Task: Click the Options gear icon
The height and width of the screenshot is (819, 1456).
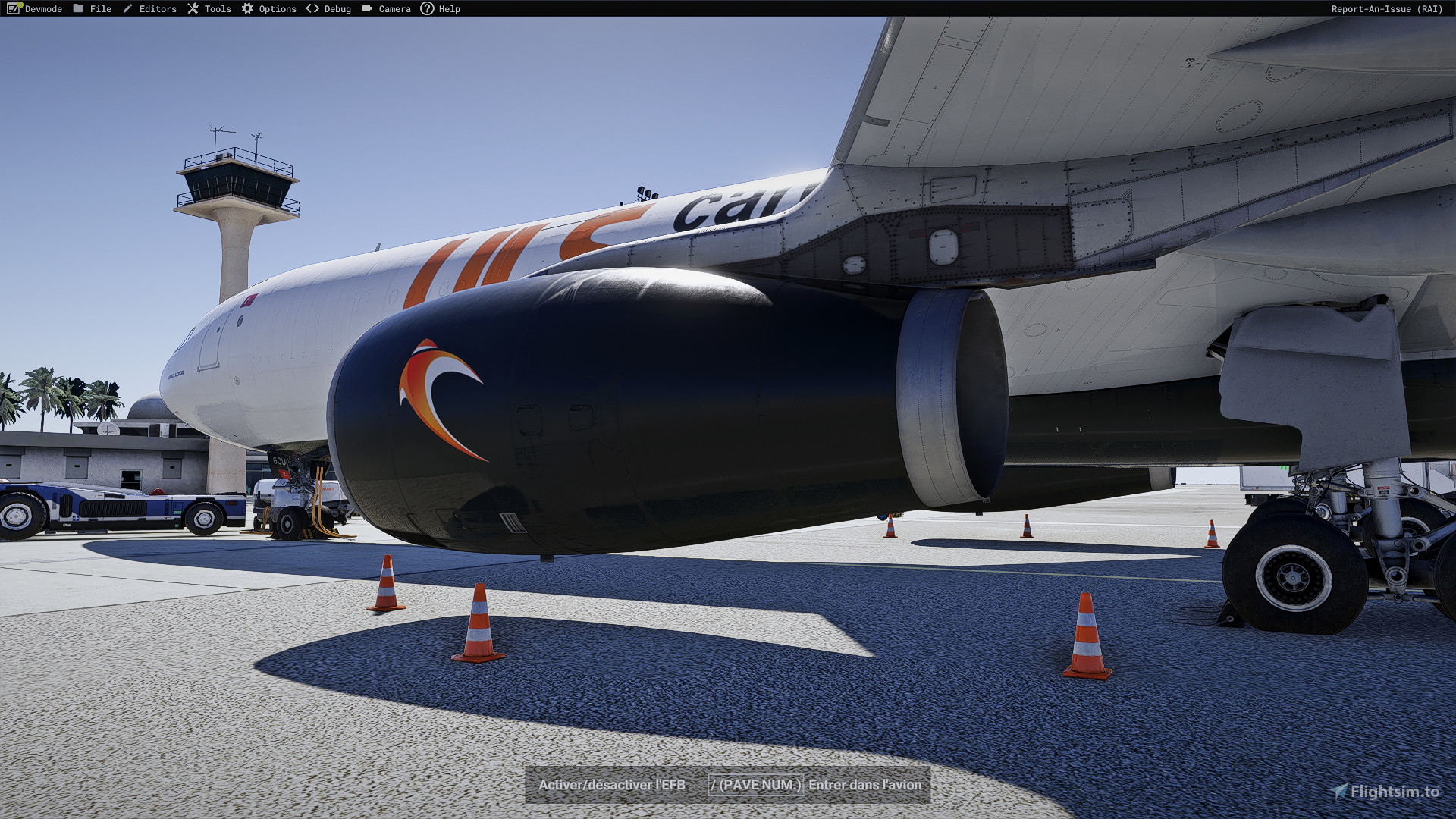Action: click(x=246, y=8)
